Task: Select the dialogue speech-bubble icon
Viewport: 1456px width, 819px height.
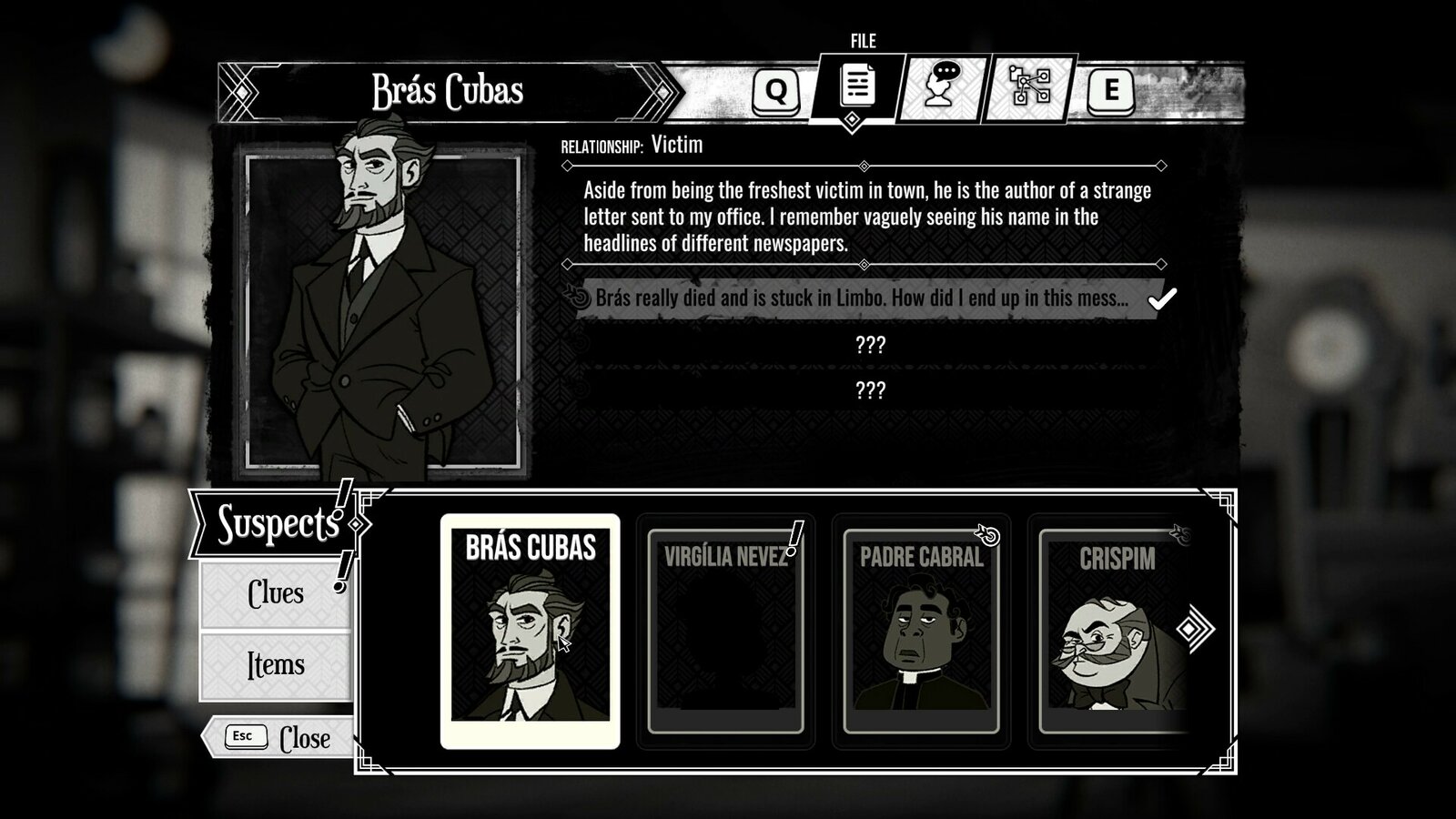Action: (940, 86)
